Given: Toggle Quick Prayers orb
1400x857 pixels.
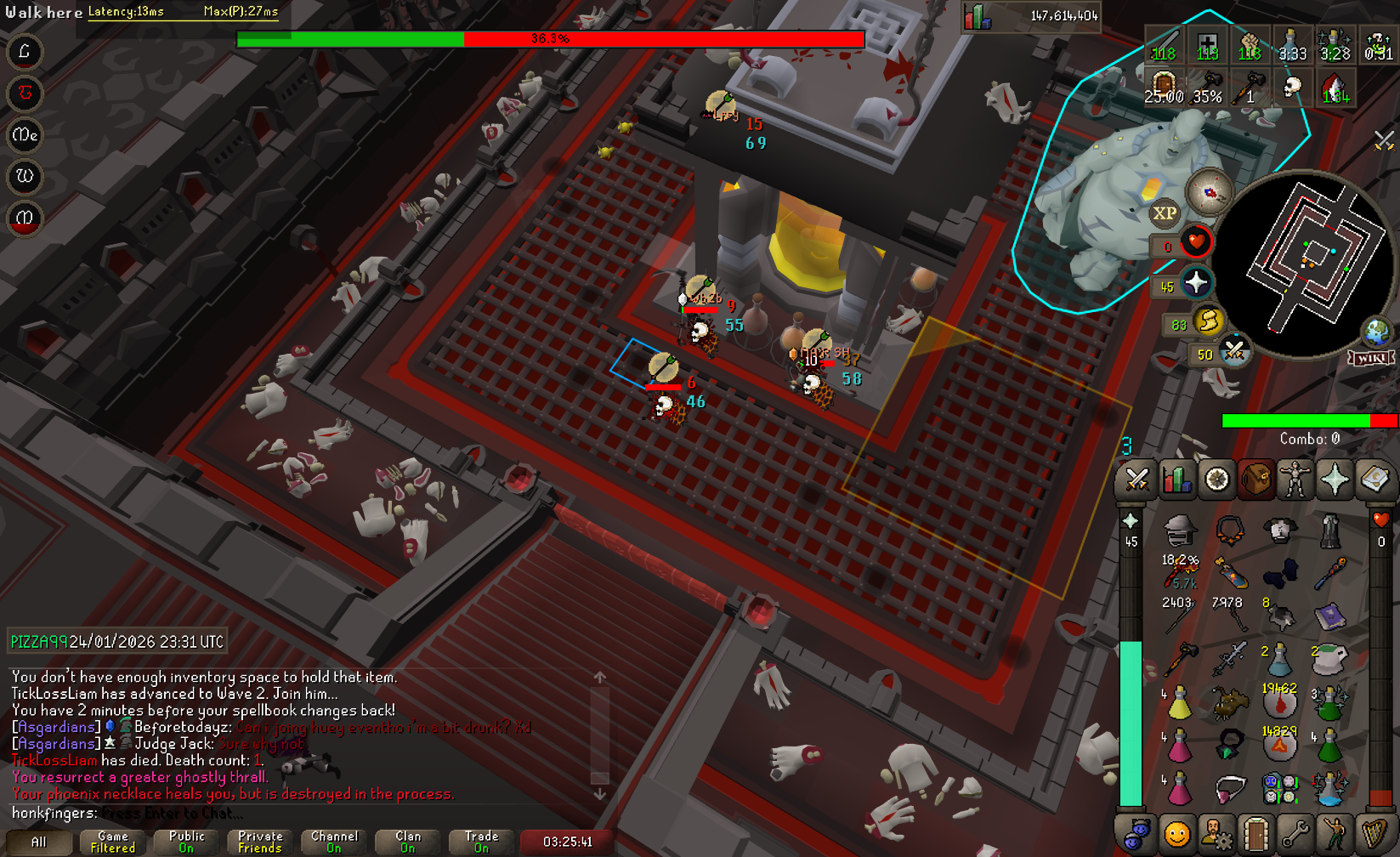Looking at the screenshot, I should (1195, 283).
